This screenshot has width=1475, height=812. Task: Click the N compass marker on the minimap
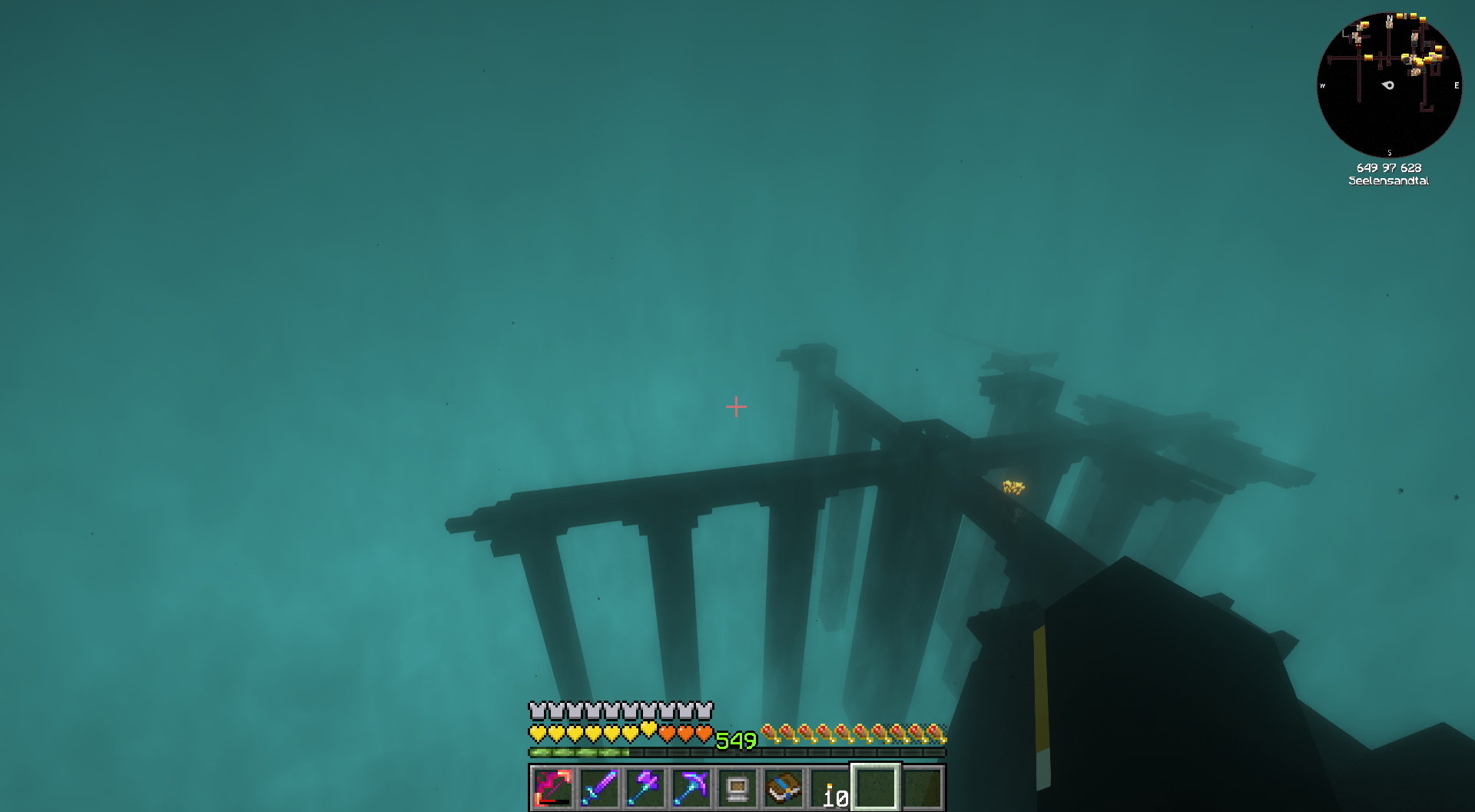point(1389,18)
